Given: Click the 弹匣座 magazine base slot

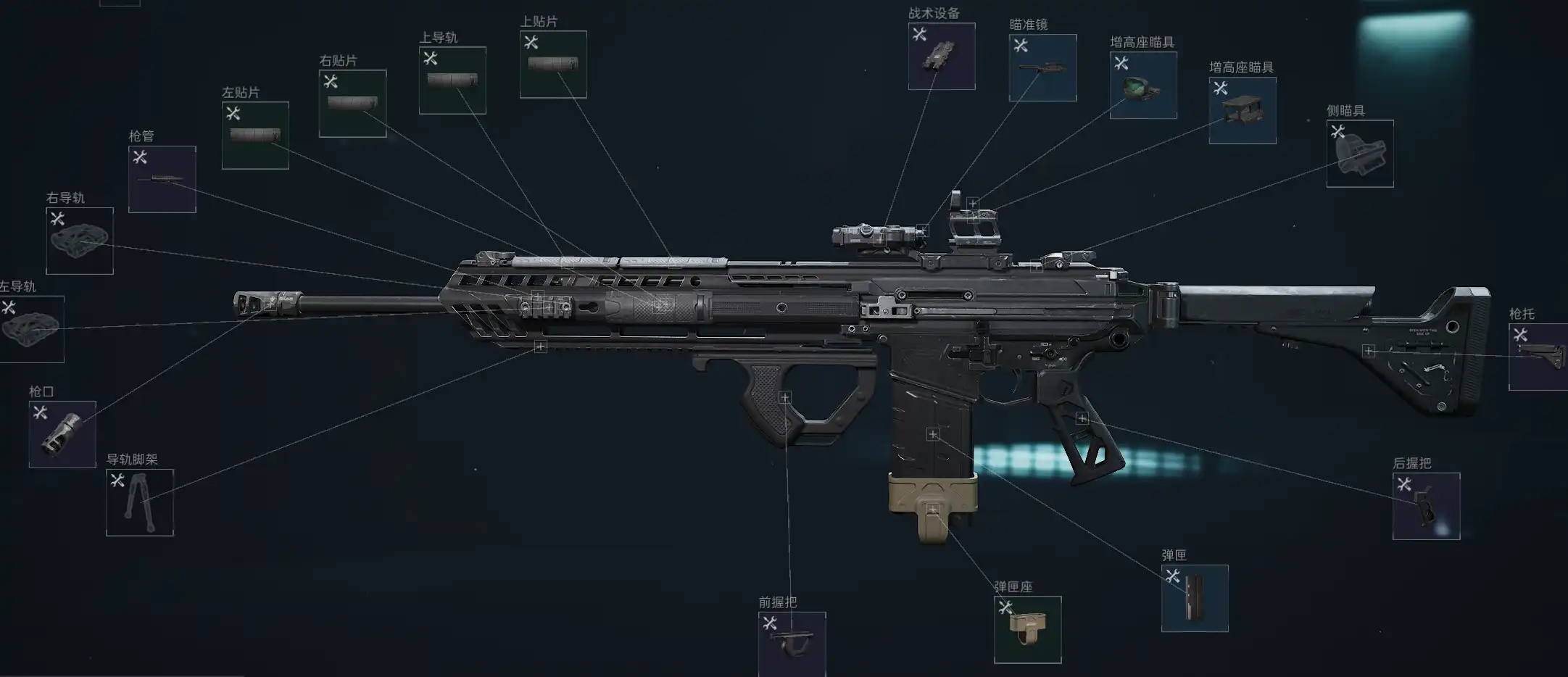Looking at the screenshot, I should (x=1027, y=630).
